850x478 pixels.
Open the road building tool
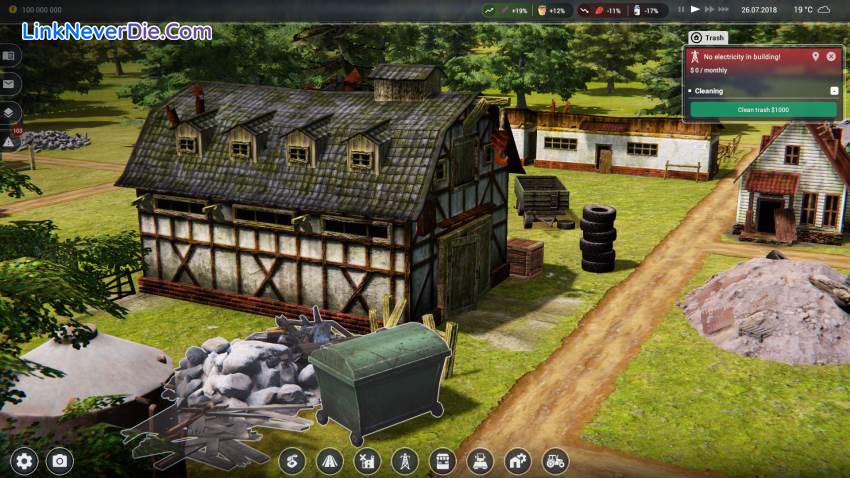click(x=329, y=461)
